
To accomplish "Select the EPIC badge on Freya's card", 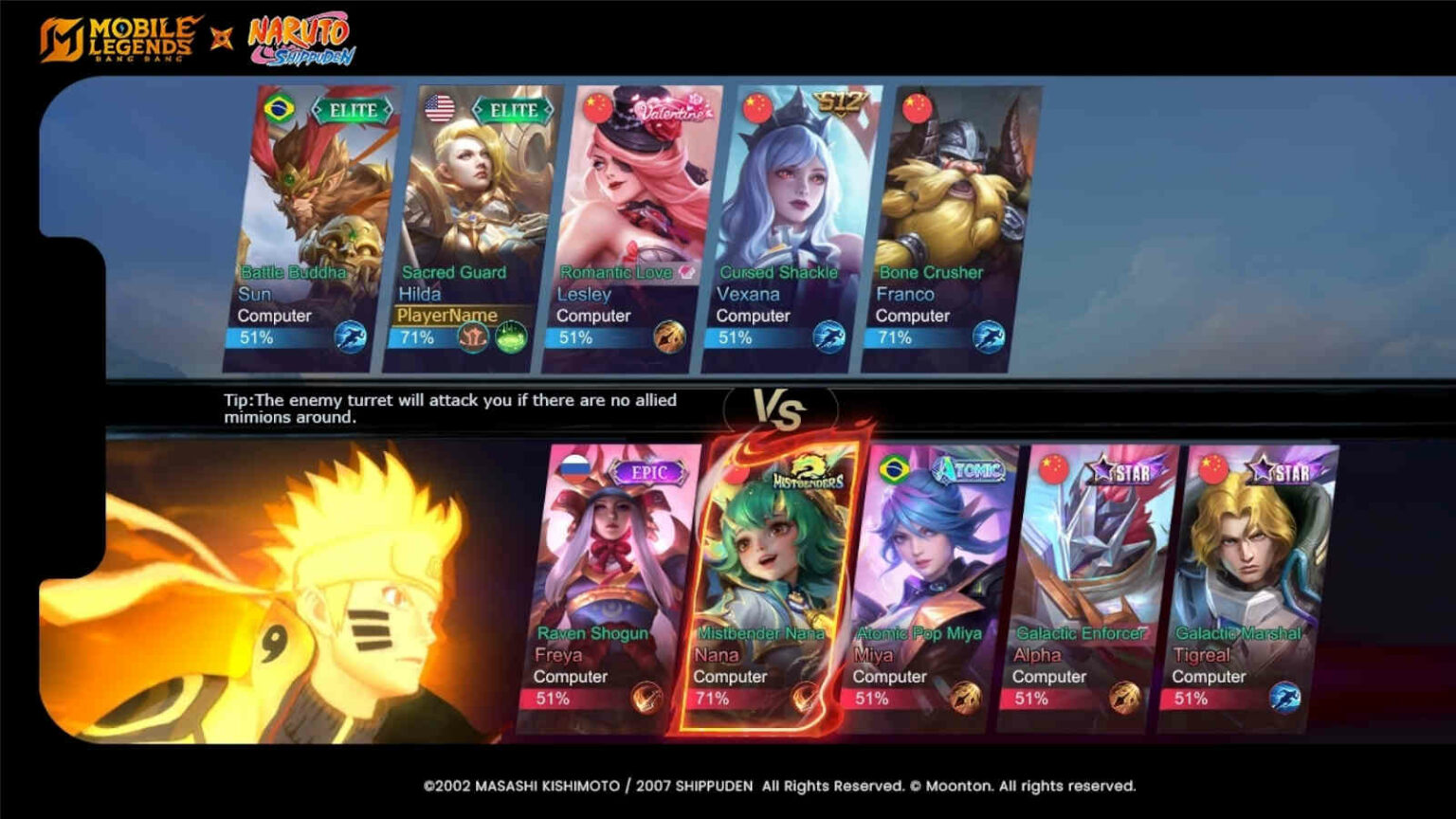I will coord(649,470).
